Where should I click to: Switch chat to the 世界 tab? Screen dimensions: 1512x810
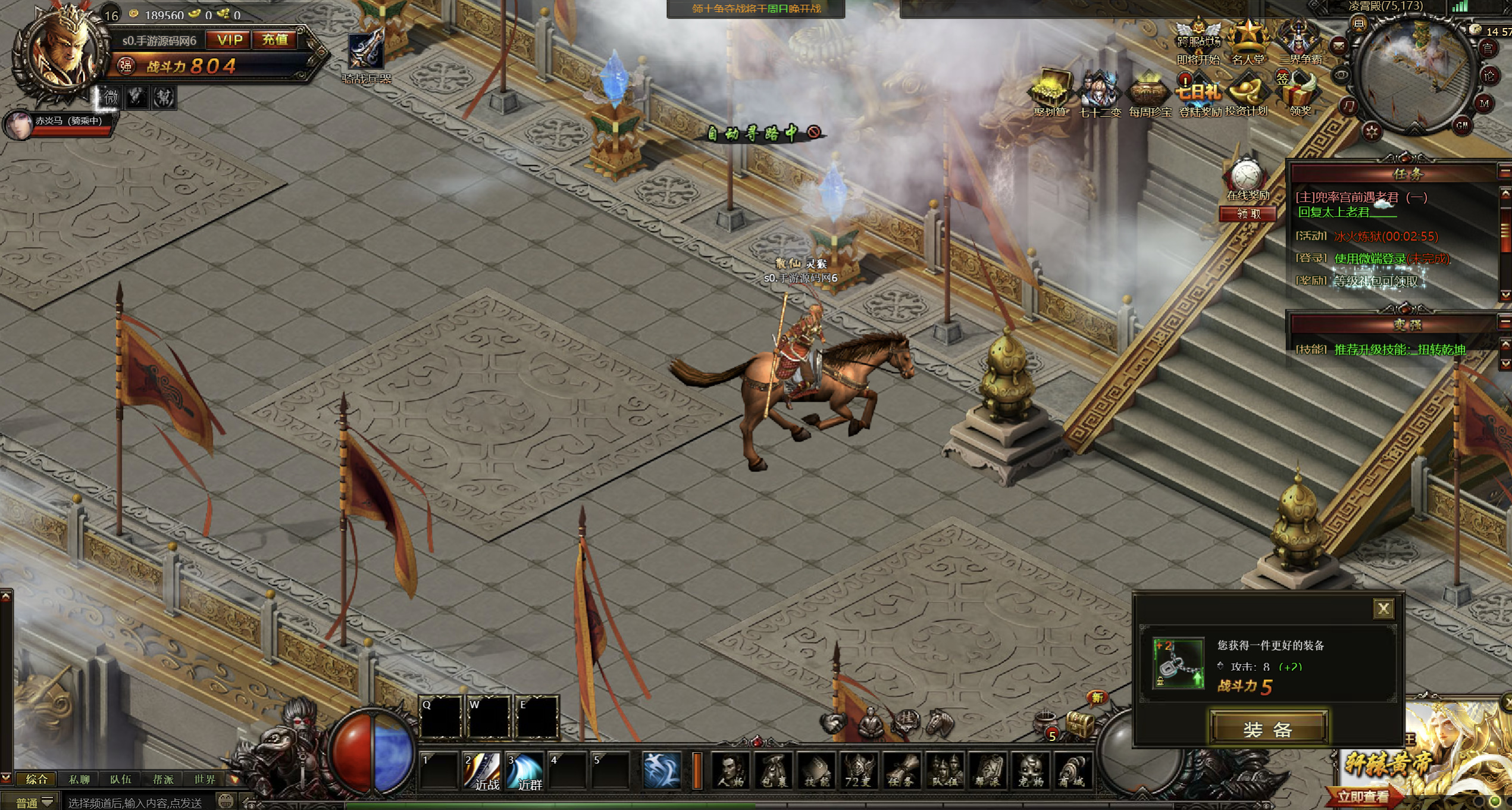click(205, 779)
